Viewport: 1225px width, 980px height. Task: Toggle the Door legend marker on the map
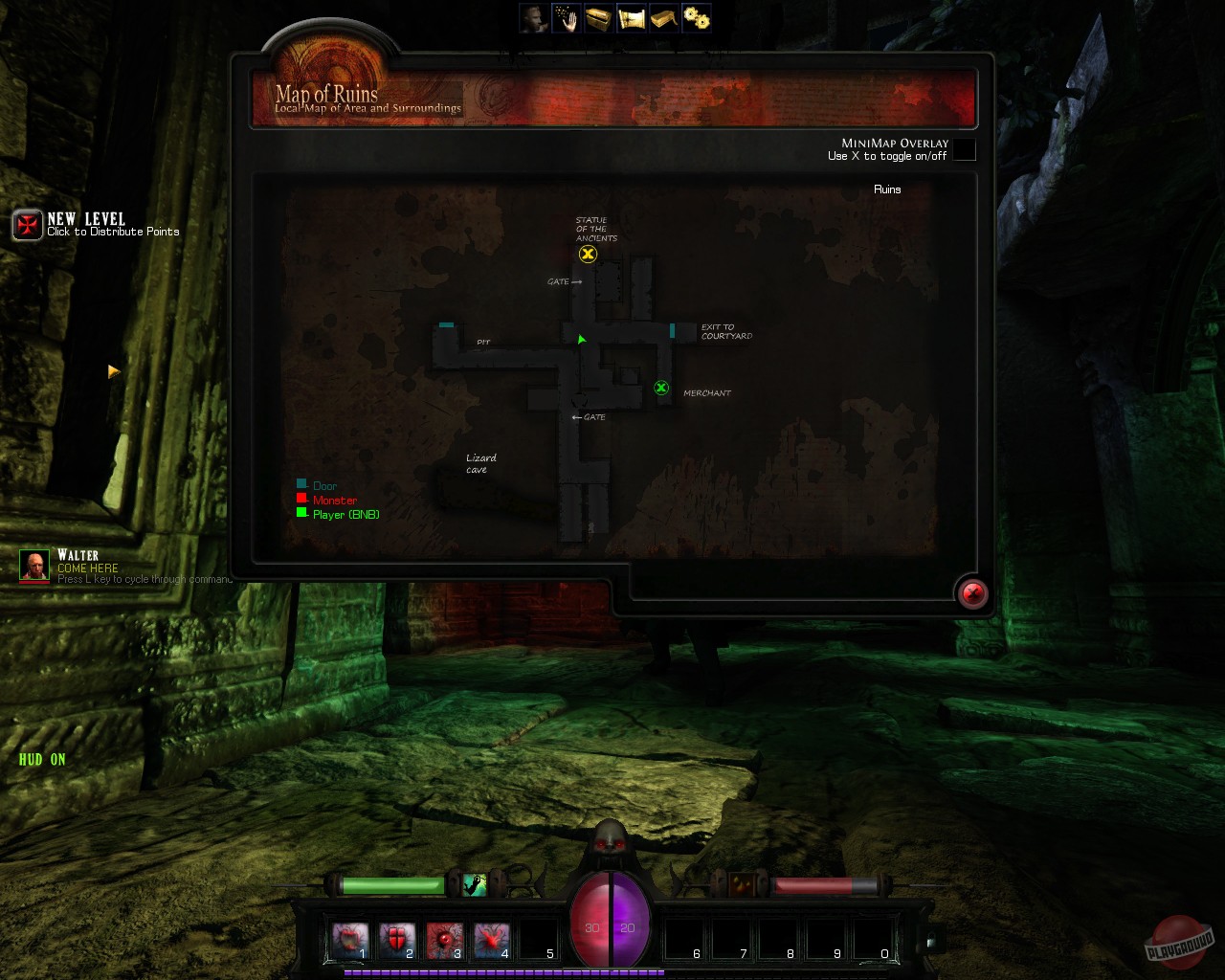303,484
